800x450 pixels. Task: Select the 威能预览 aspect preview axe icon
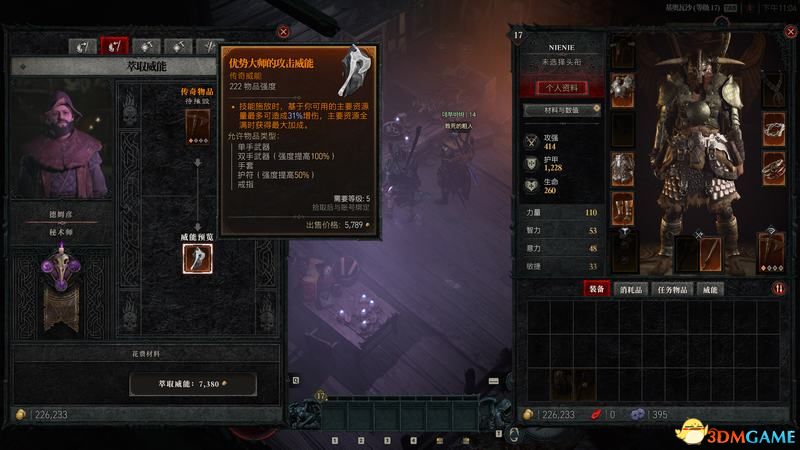pos(197,258)
